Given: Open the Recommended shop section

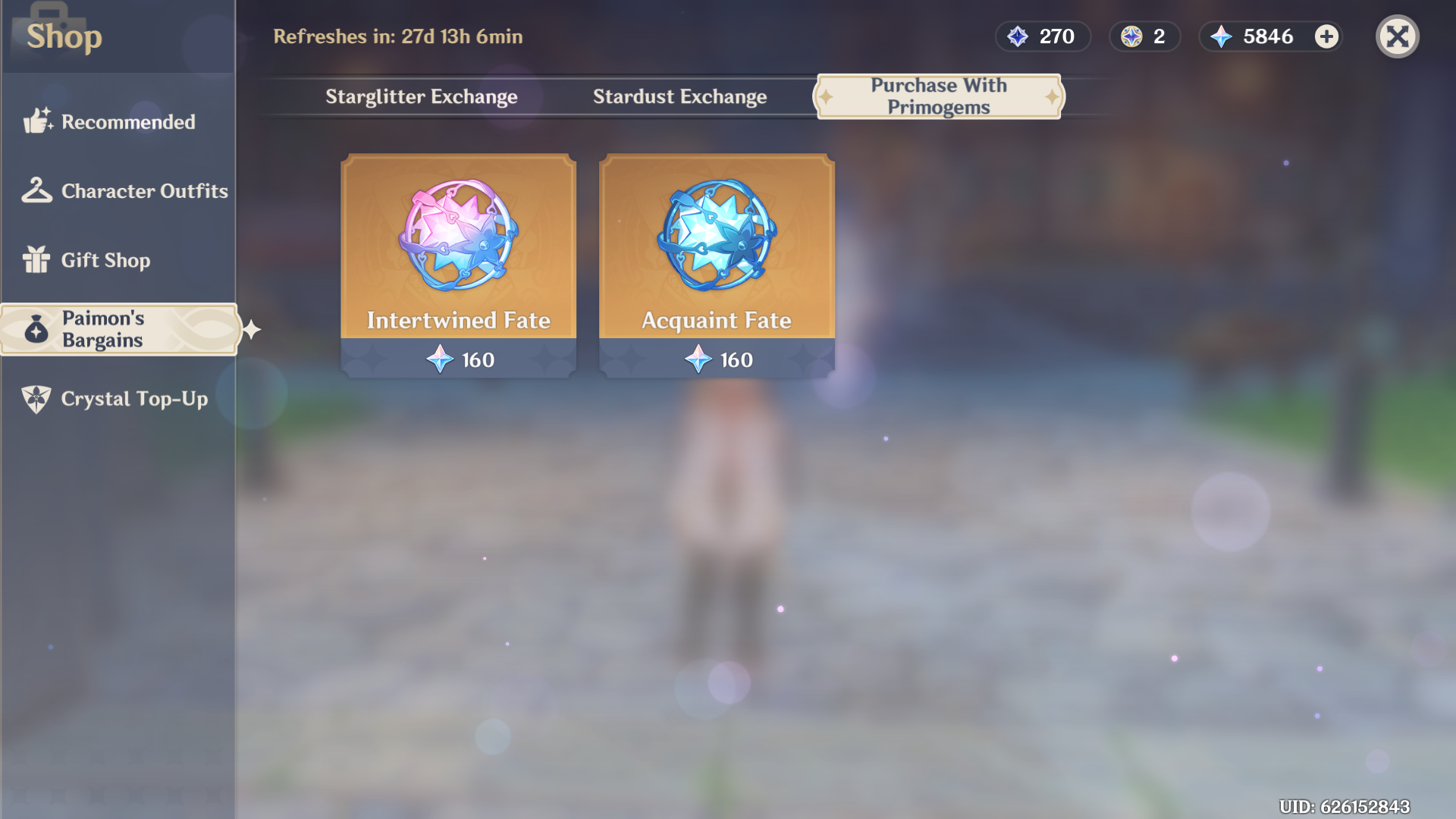Looking at the screenshot, I should [118, 122].
